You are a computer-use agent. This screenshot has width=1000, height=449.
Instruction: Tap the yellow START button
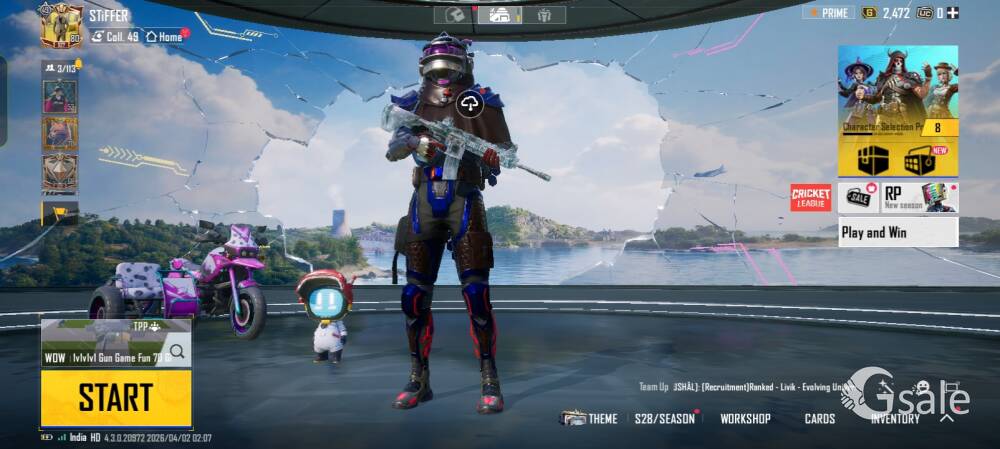tap(116, 398)
